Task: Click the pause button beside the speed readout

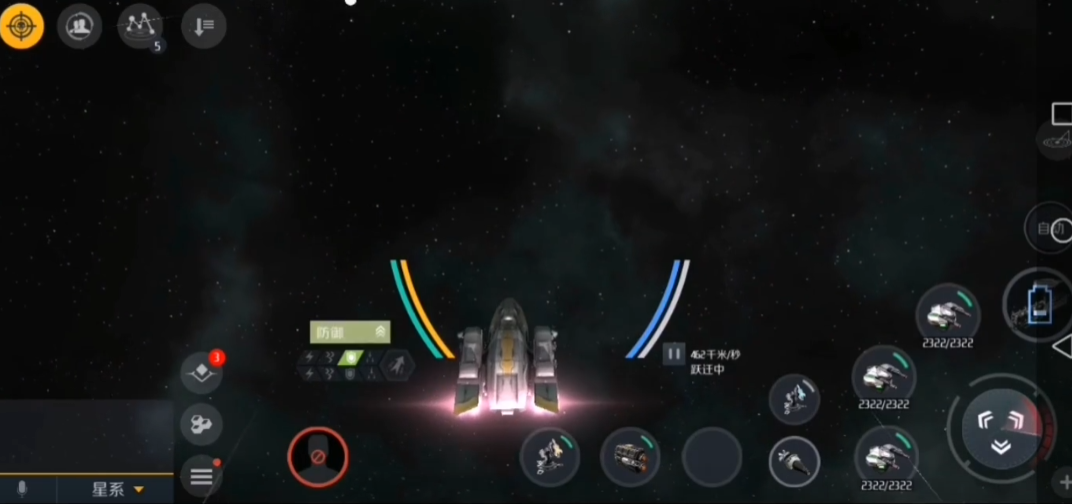Action: [674, 353]
